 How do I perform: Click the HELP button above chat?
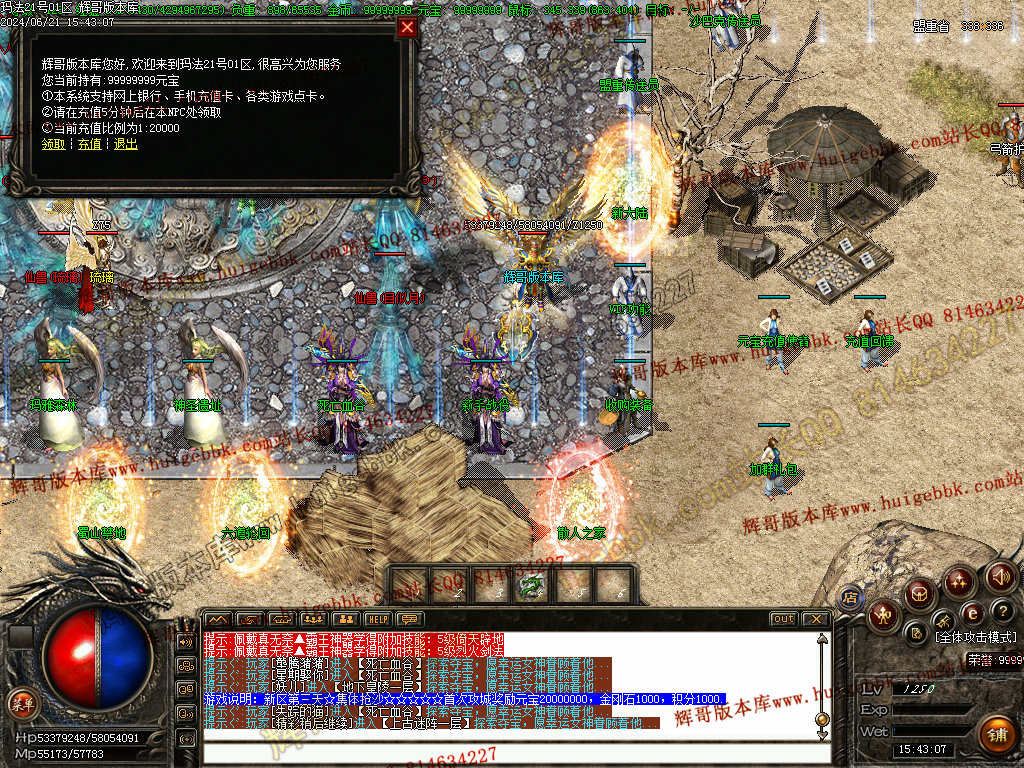pos(377,619)
